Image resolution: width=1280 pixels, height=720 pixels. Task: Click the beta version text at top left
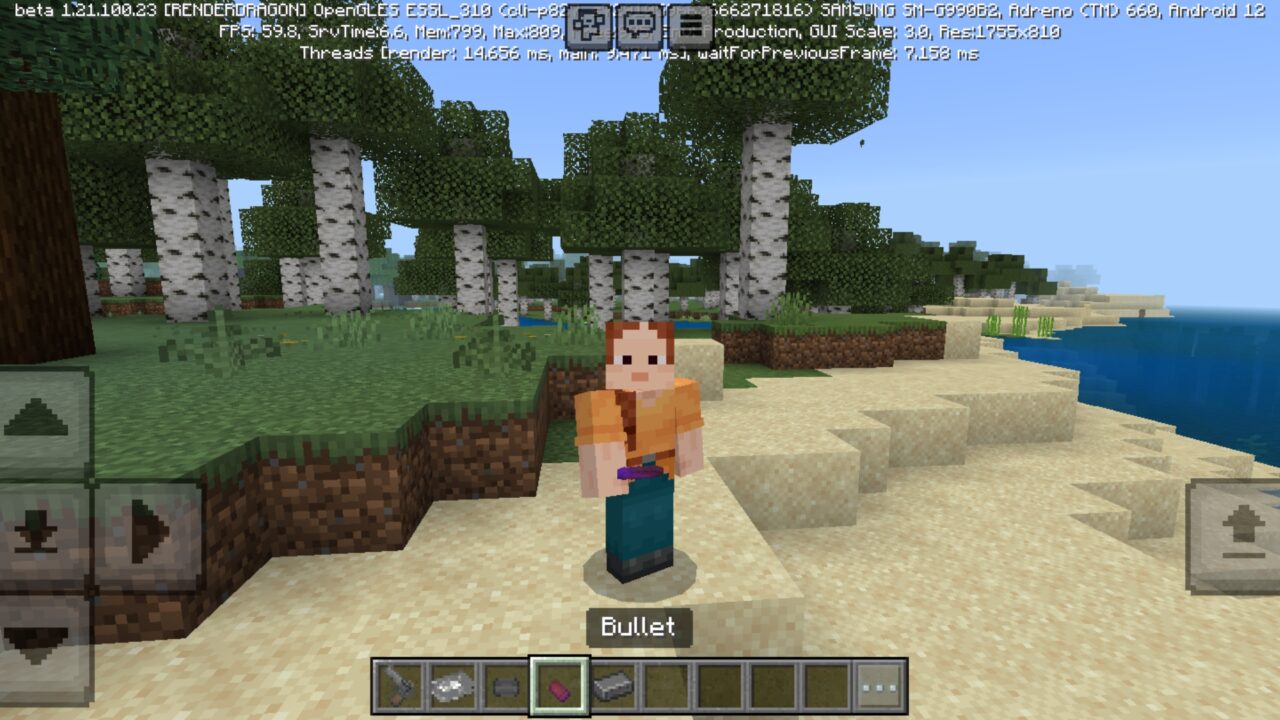57,9
